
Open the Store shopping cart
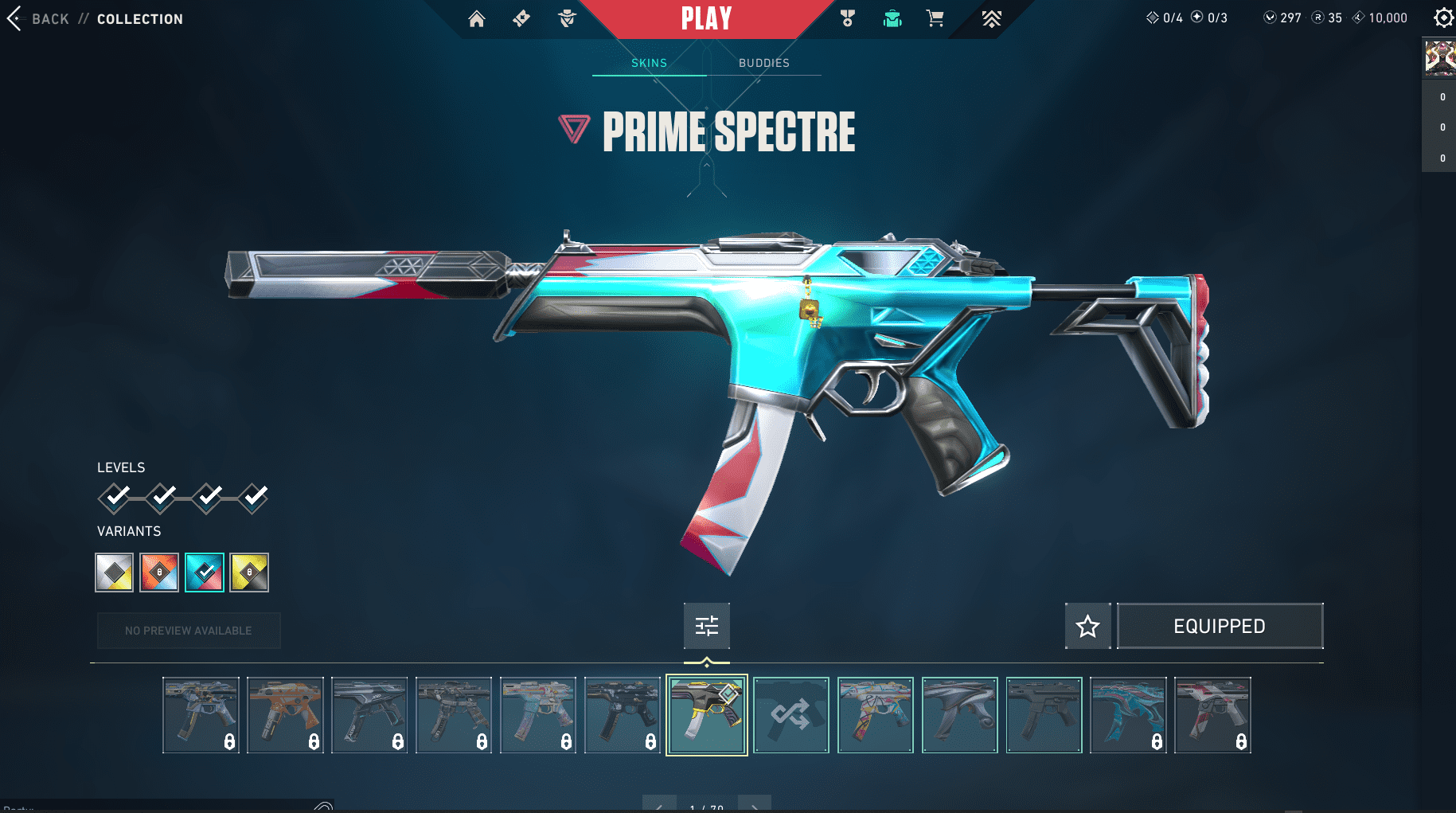click(x=935, y=18)
